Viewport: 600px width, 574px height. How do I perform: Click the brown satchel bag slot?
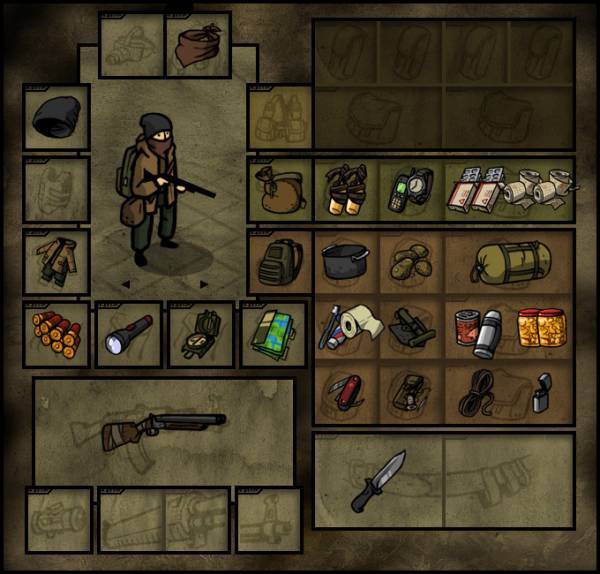[279, 189]
